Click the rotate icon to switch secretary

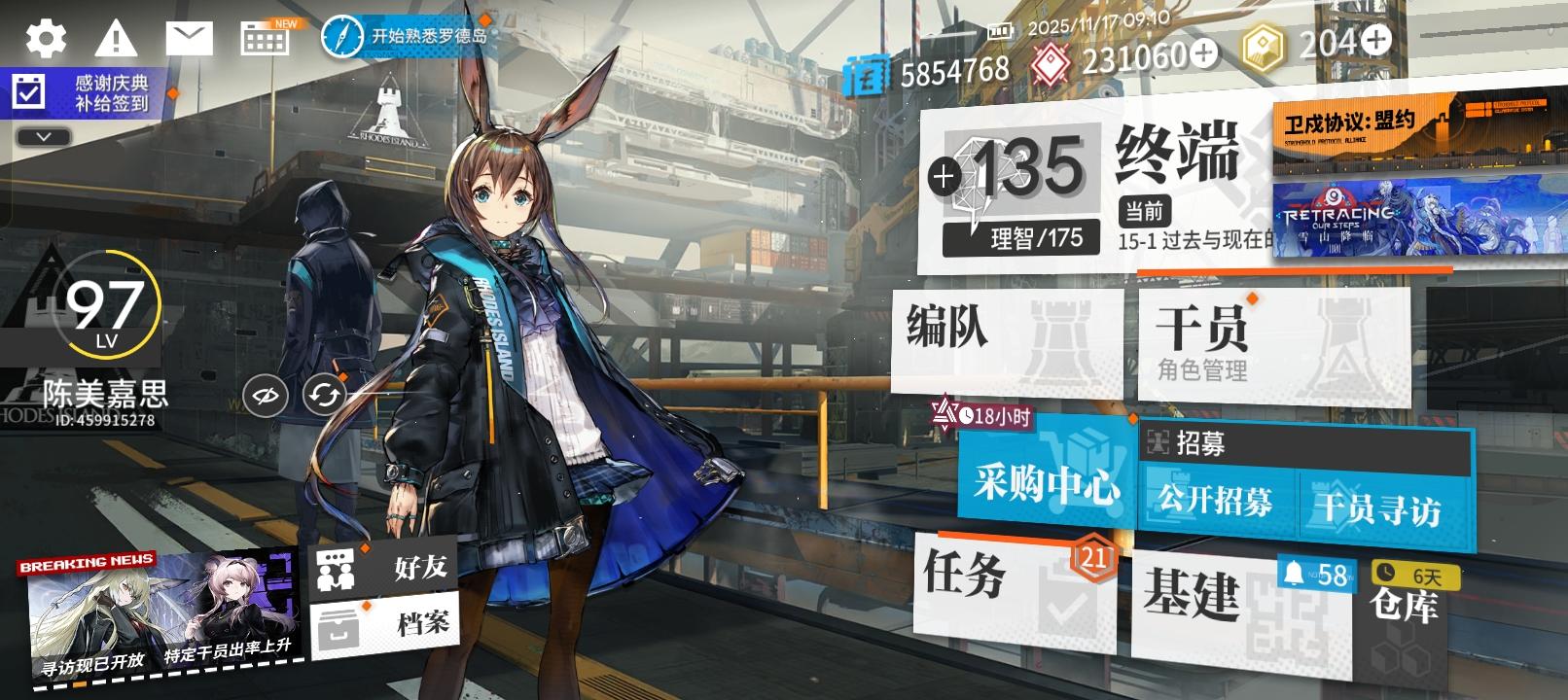321,394
